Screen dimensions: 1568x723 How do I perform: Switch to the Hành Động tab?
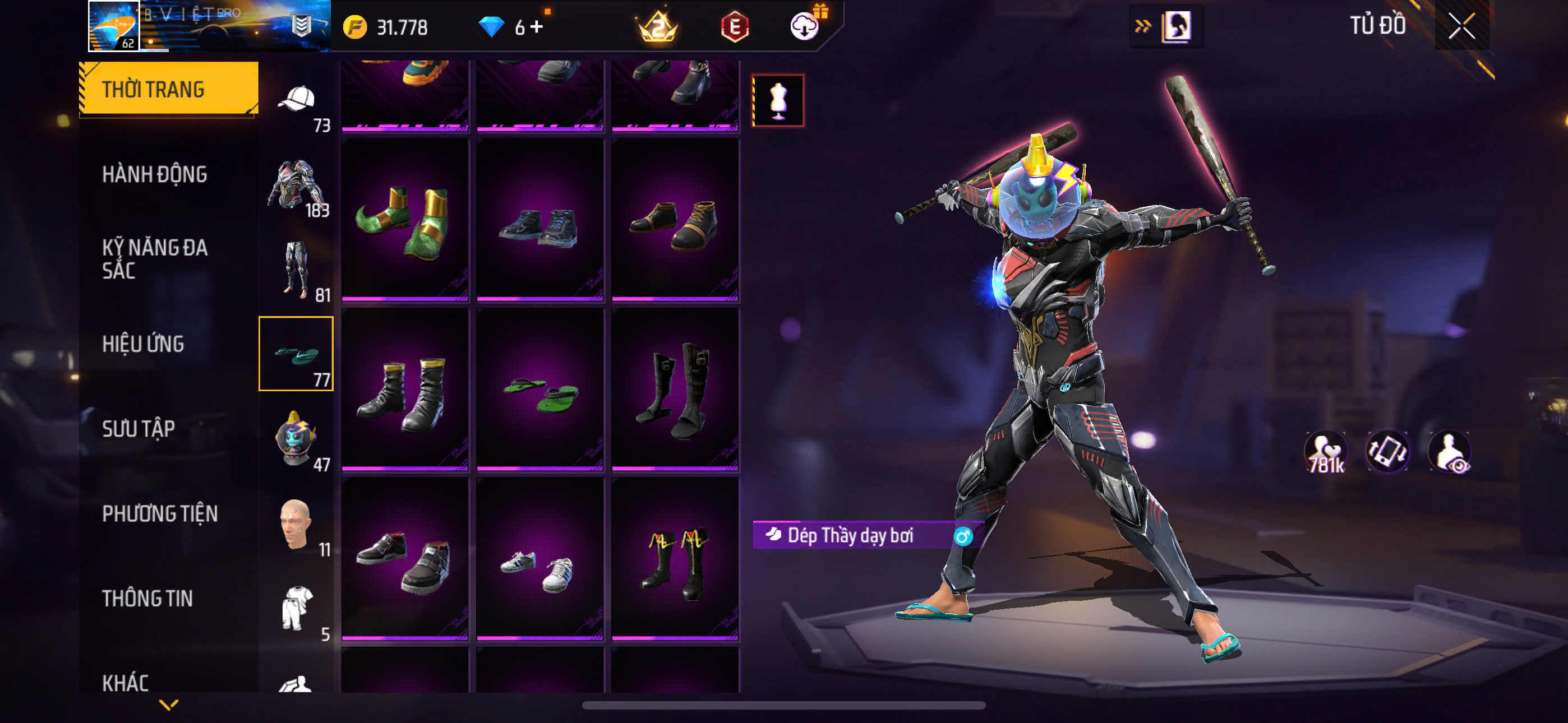pos(155,175)
